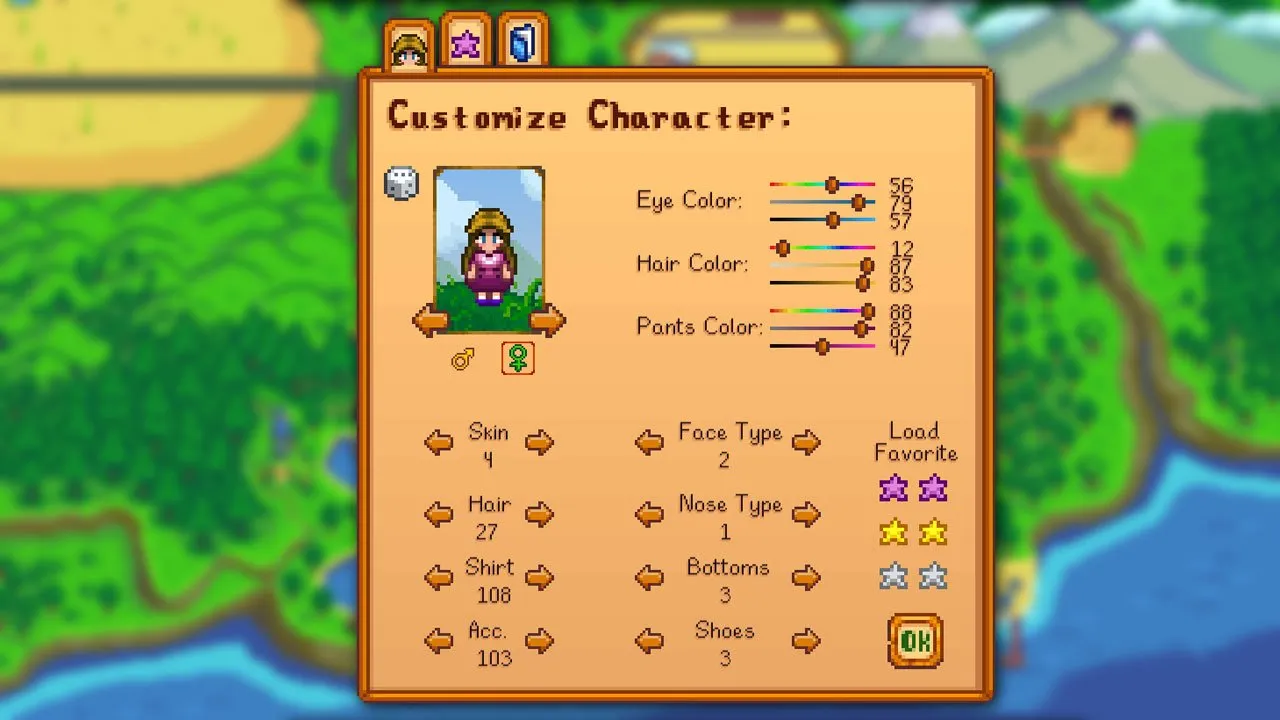Screen dimensions: 1280x720
Task: Open the blue book tab
Action: click(x=523, y=44)
